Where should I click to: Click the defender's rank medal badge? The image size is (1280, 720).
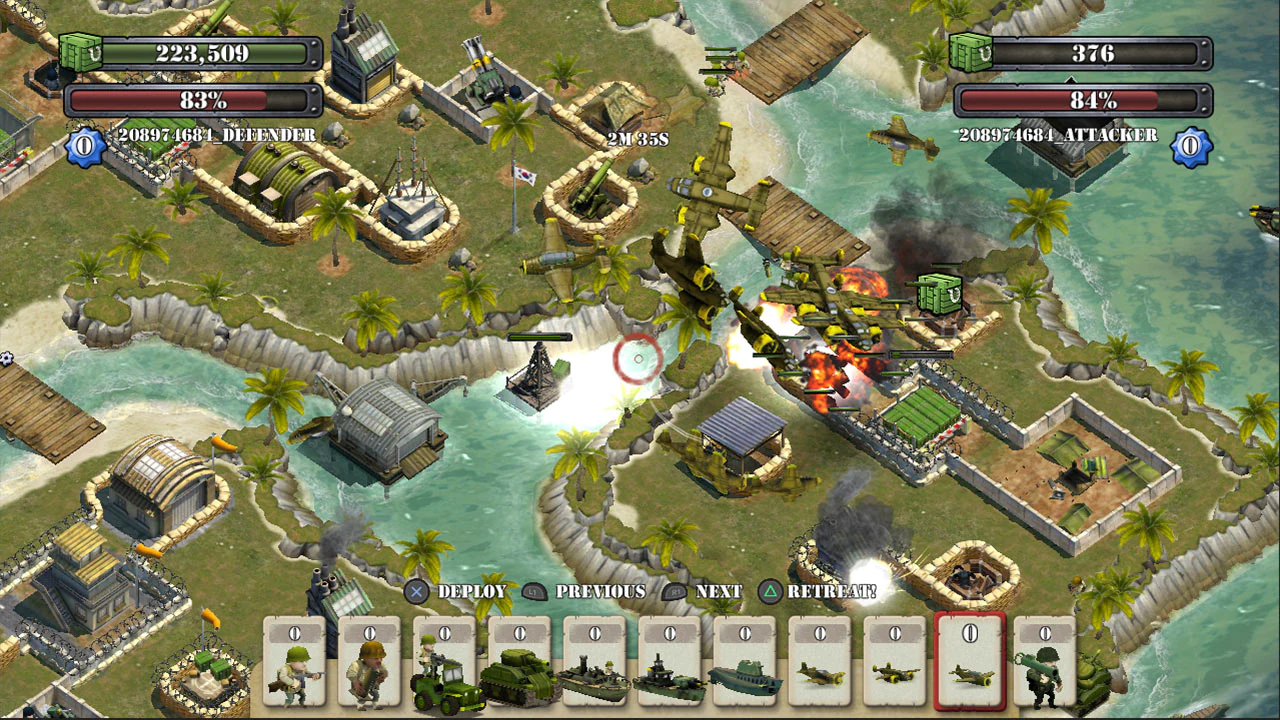click(83, 143)
